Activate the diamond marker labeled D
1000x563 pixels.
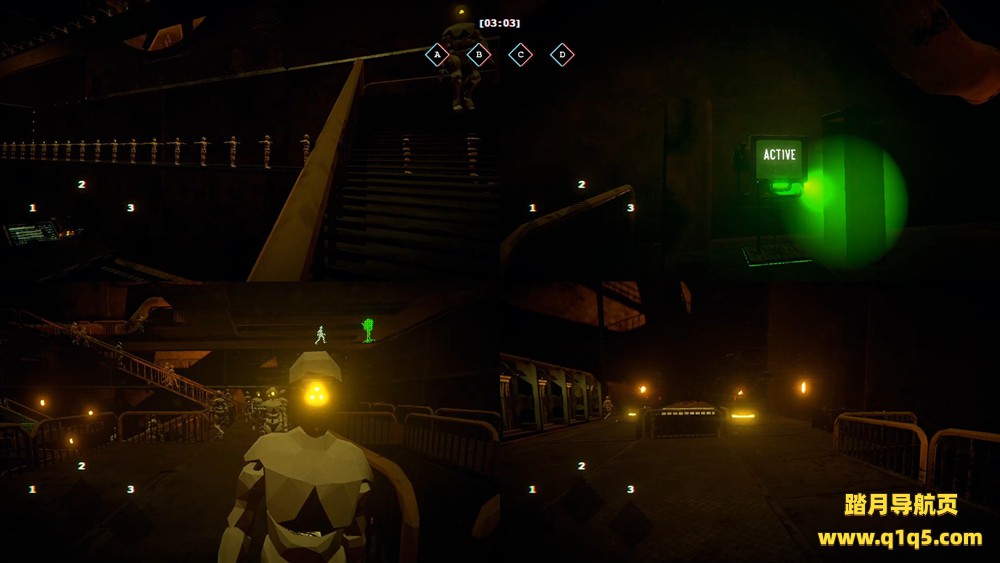pos(562,55)
